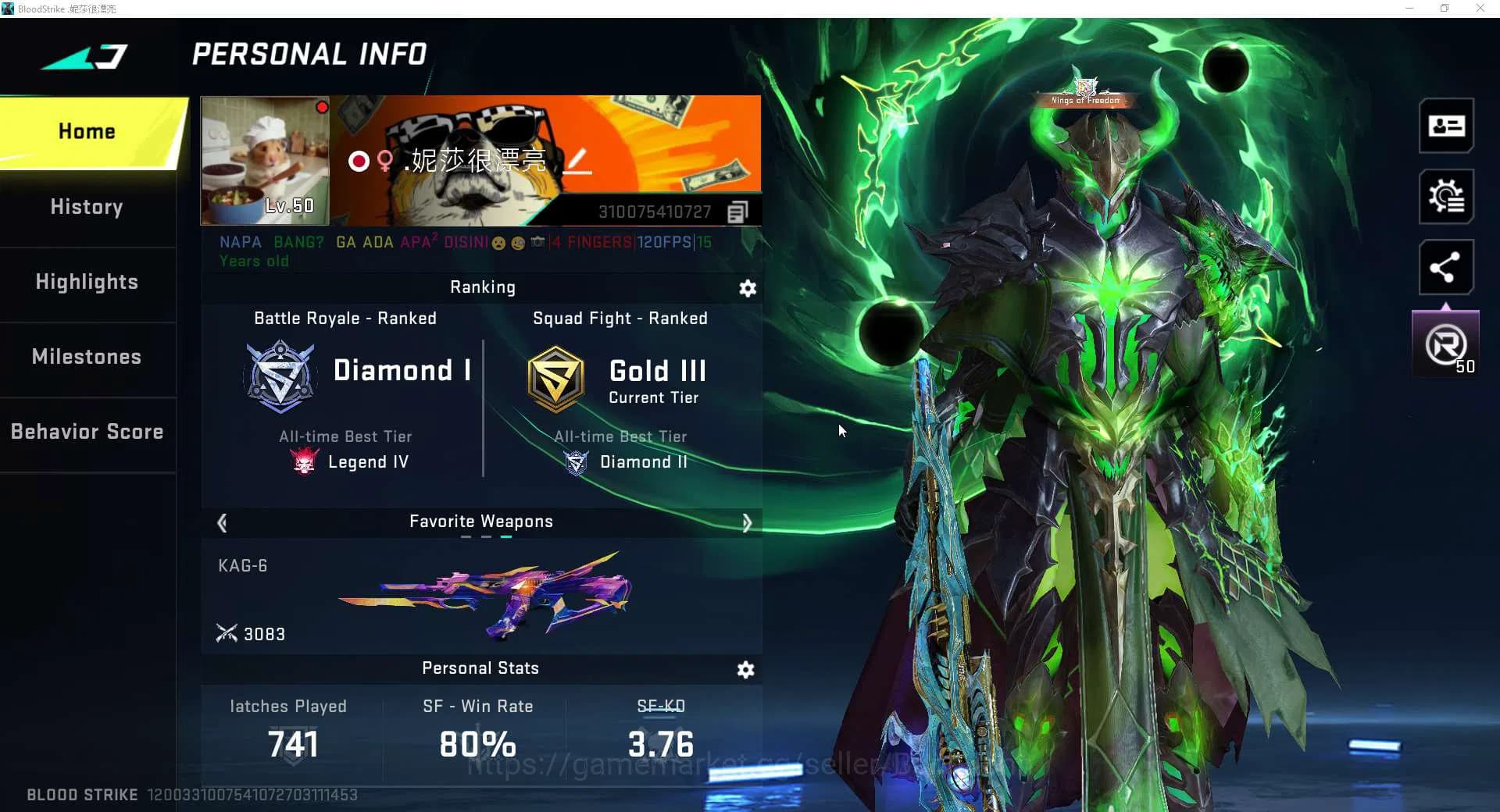Show the Milestones tab

pos(87,357)
